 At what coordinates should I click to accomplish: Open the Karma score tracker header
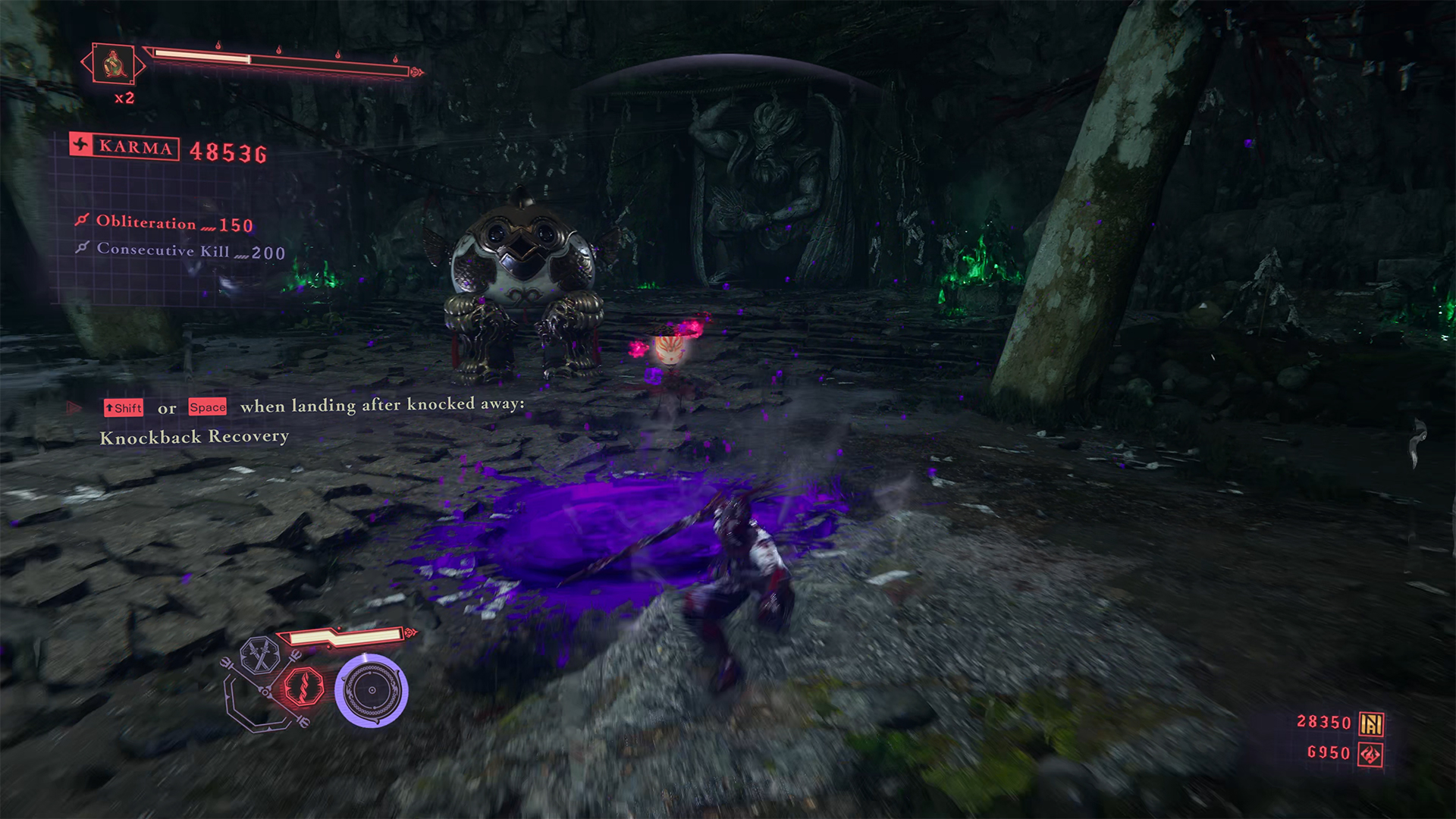(125, 147)
